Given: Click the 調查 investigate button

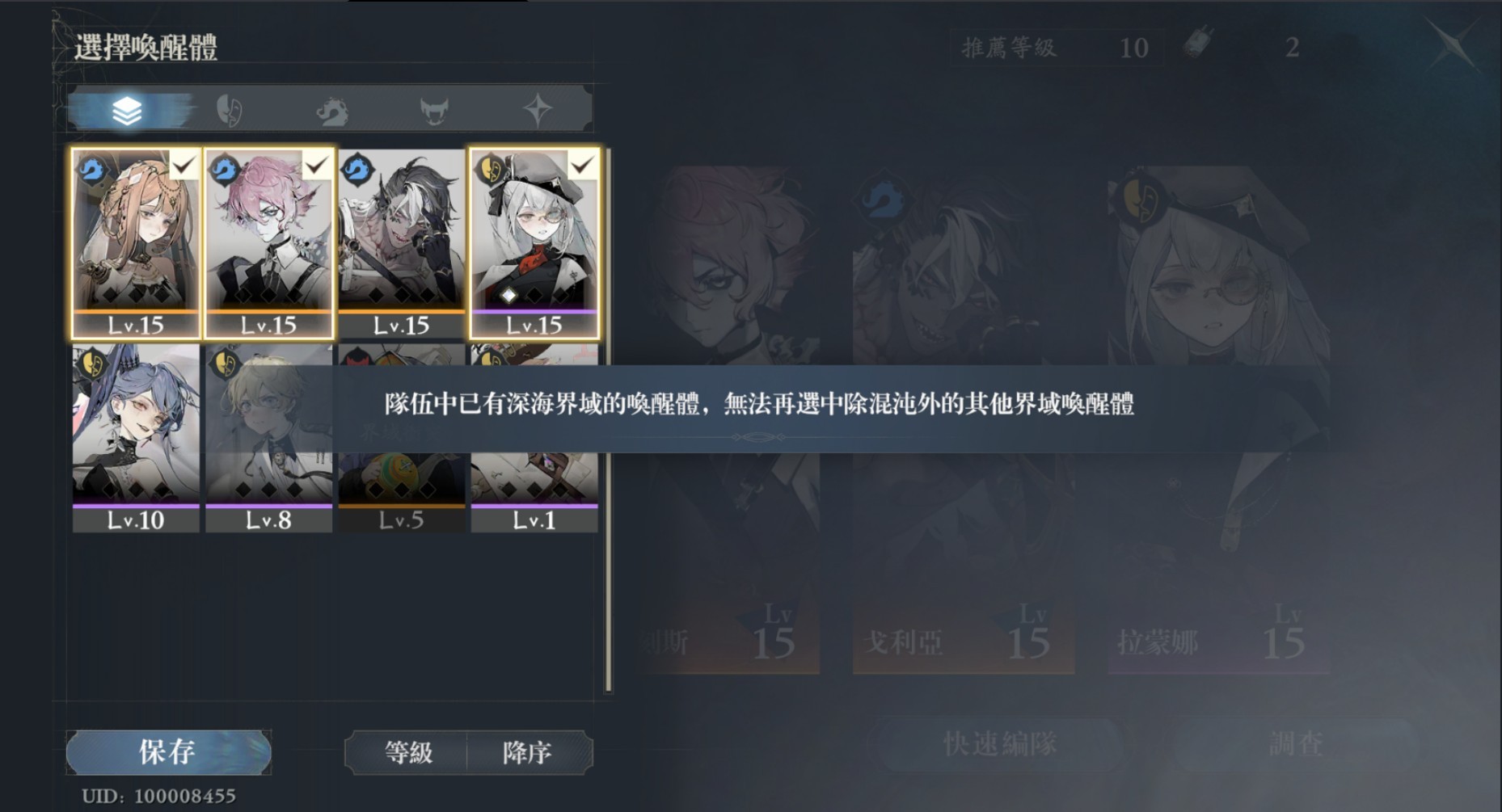Looking at the screenshot, I should (x=1295, y=743).
